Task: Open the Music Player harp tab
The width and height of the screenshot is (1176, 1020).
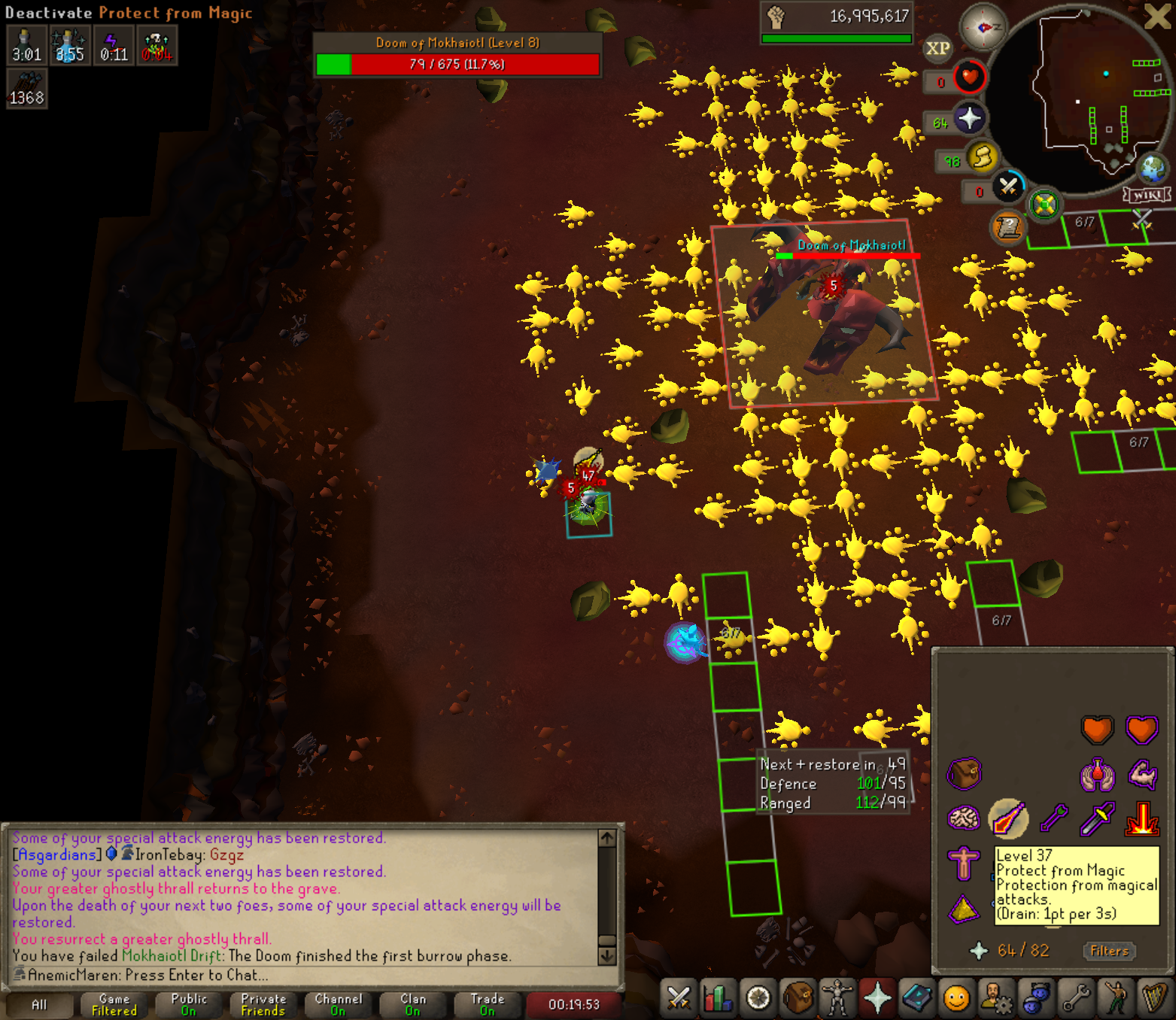Action: coord(1155,998)
